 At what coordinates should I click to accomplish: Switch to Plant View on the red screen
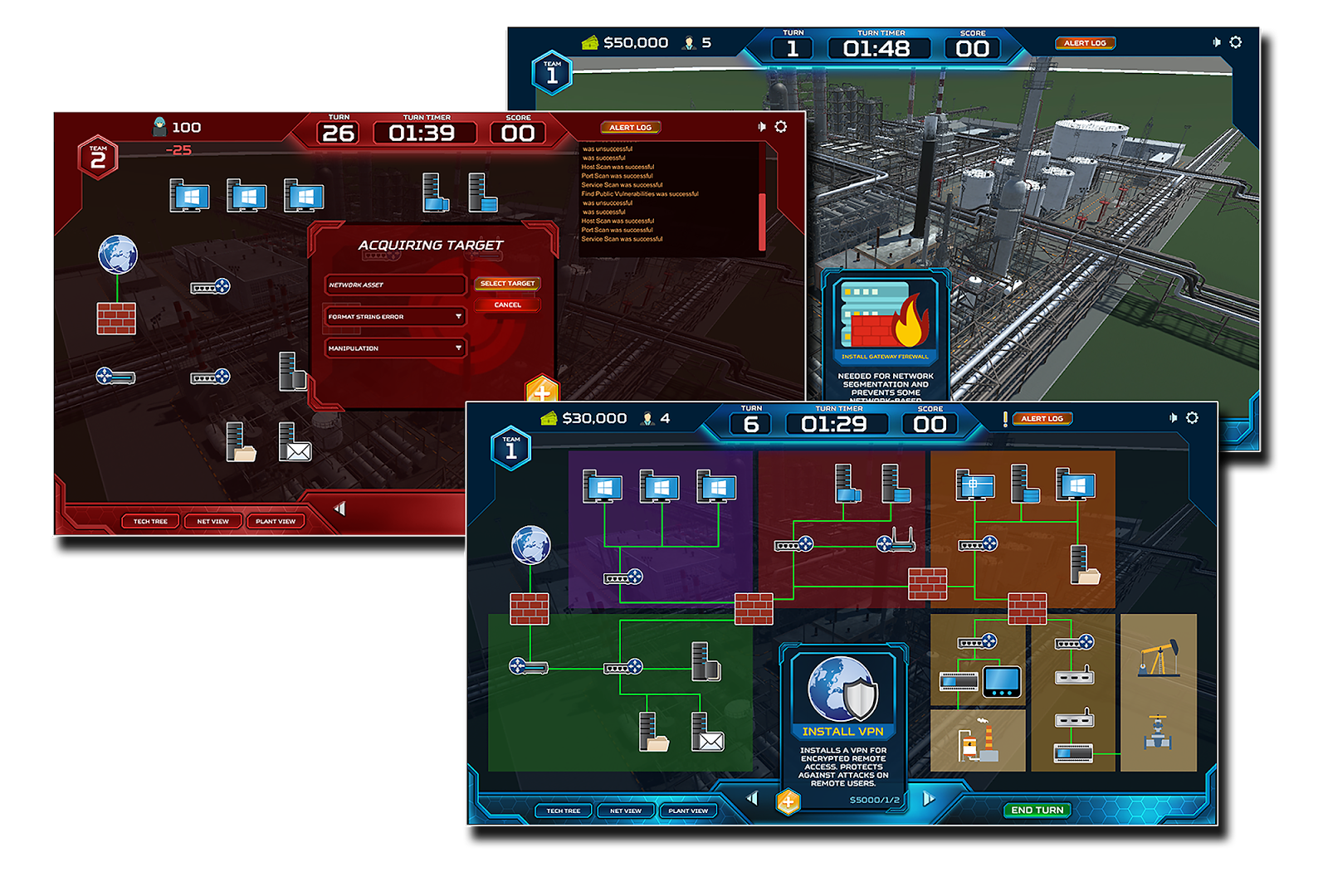[x=276, y=521]
